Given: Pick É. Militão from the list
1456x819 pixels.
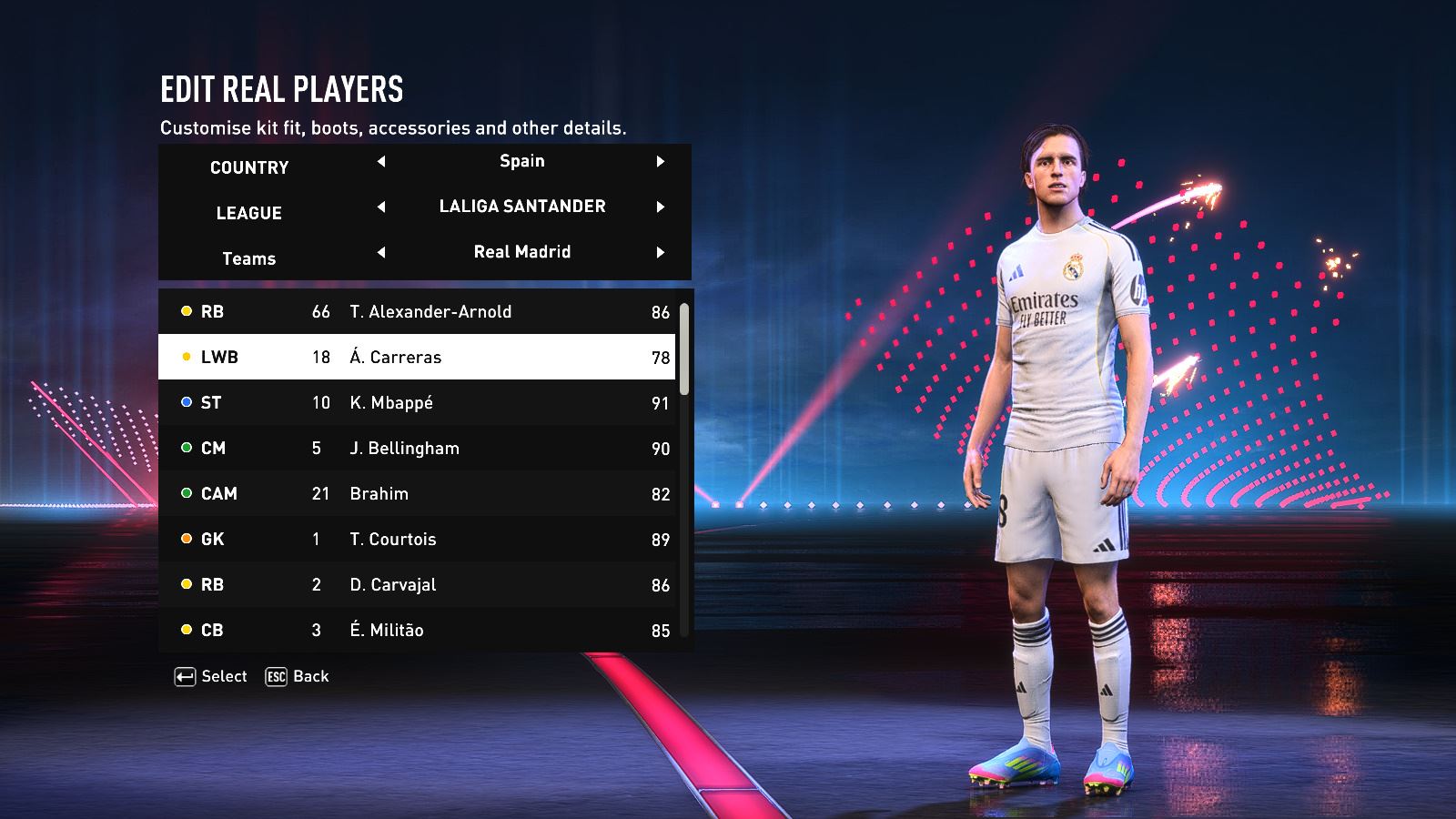Looking at the screenshot, I should [419, 630].
